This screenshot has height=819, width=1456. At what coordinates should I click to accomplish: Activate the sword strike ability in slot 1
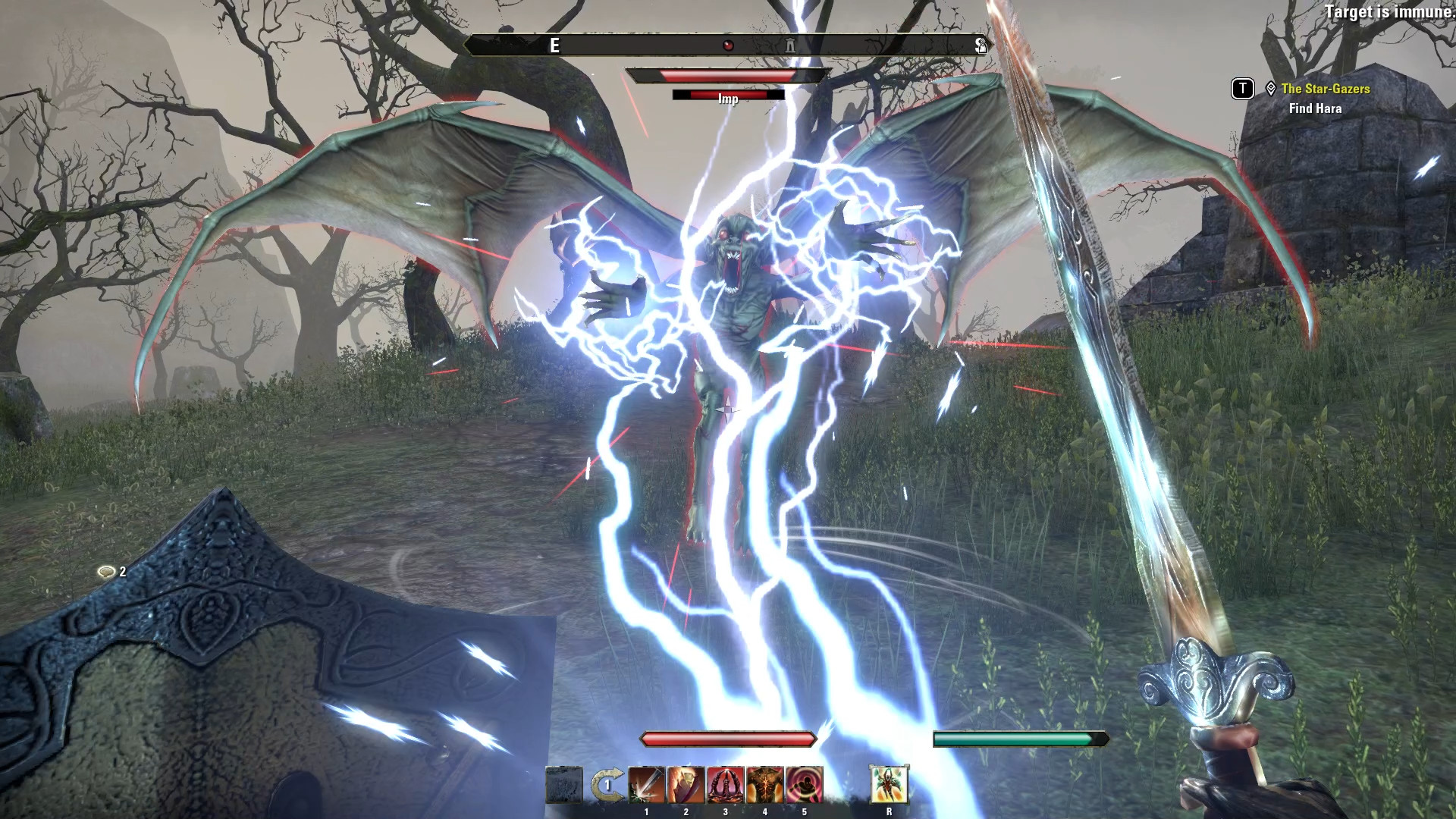tap(646, 785)
